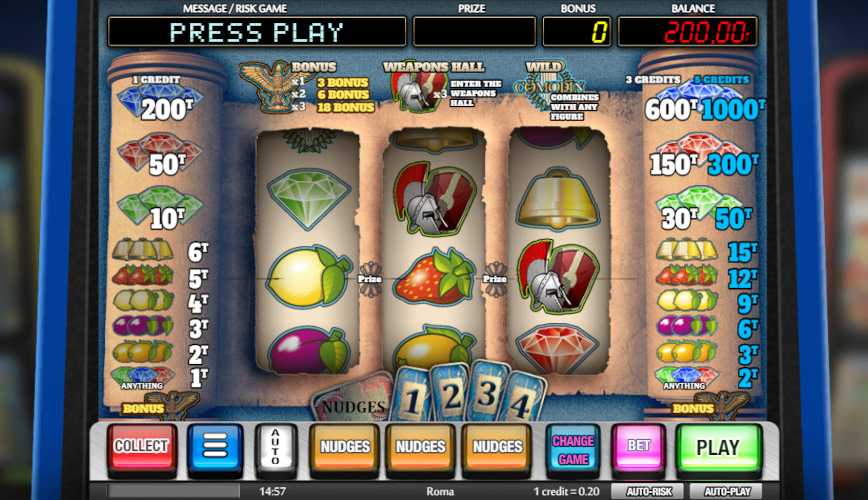Image resolution: width=868 pixels, height=500 pixels.
Task: Enable AUTO-RISK in the bottom bar
Action: coord(649,491)
